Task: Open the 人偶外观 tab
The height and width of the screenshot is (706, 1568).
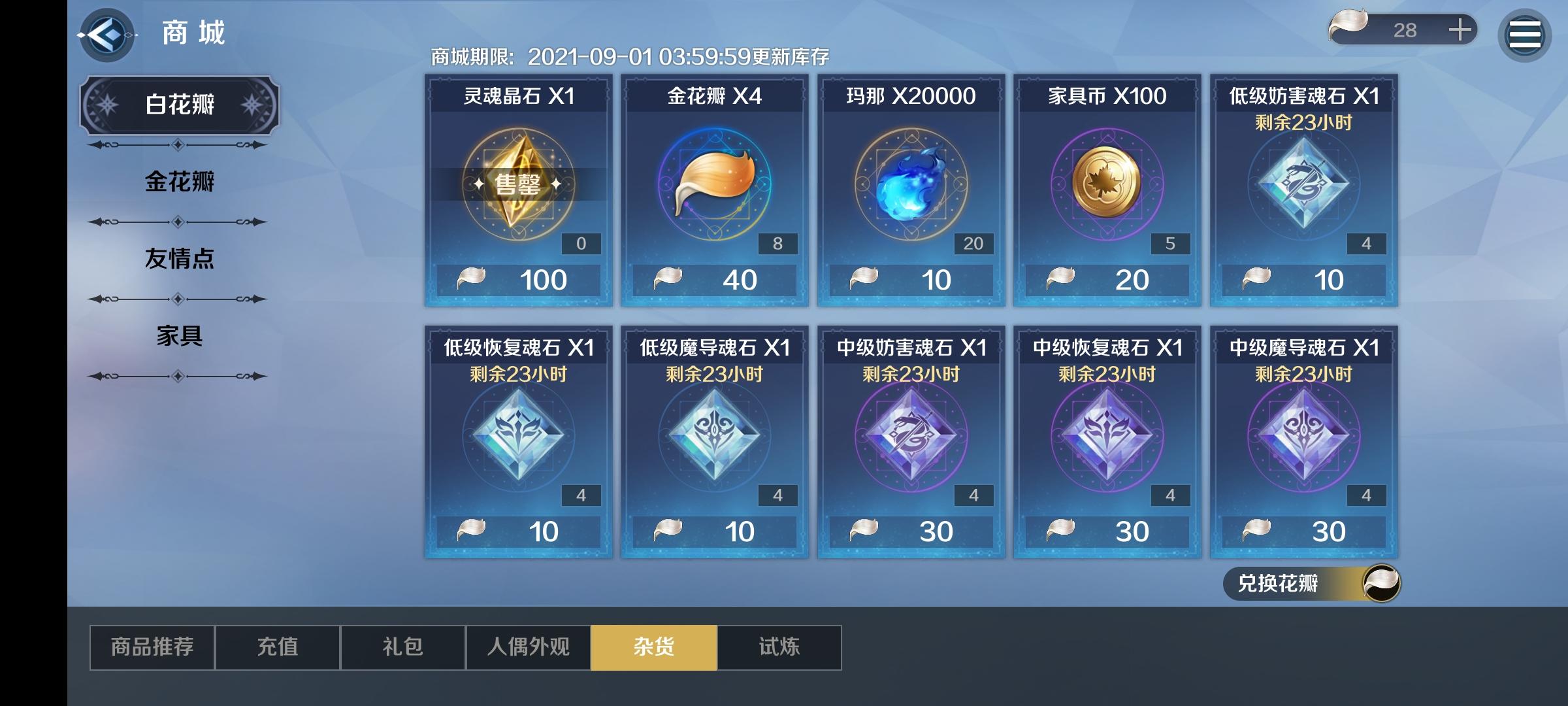Action: coord(528,647)
